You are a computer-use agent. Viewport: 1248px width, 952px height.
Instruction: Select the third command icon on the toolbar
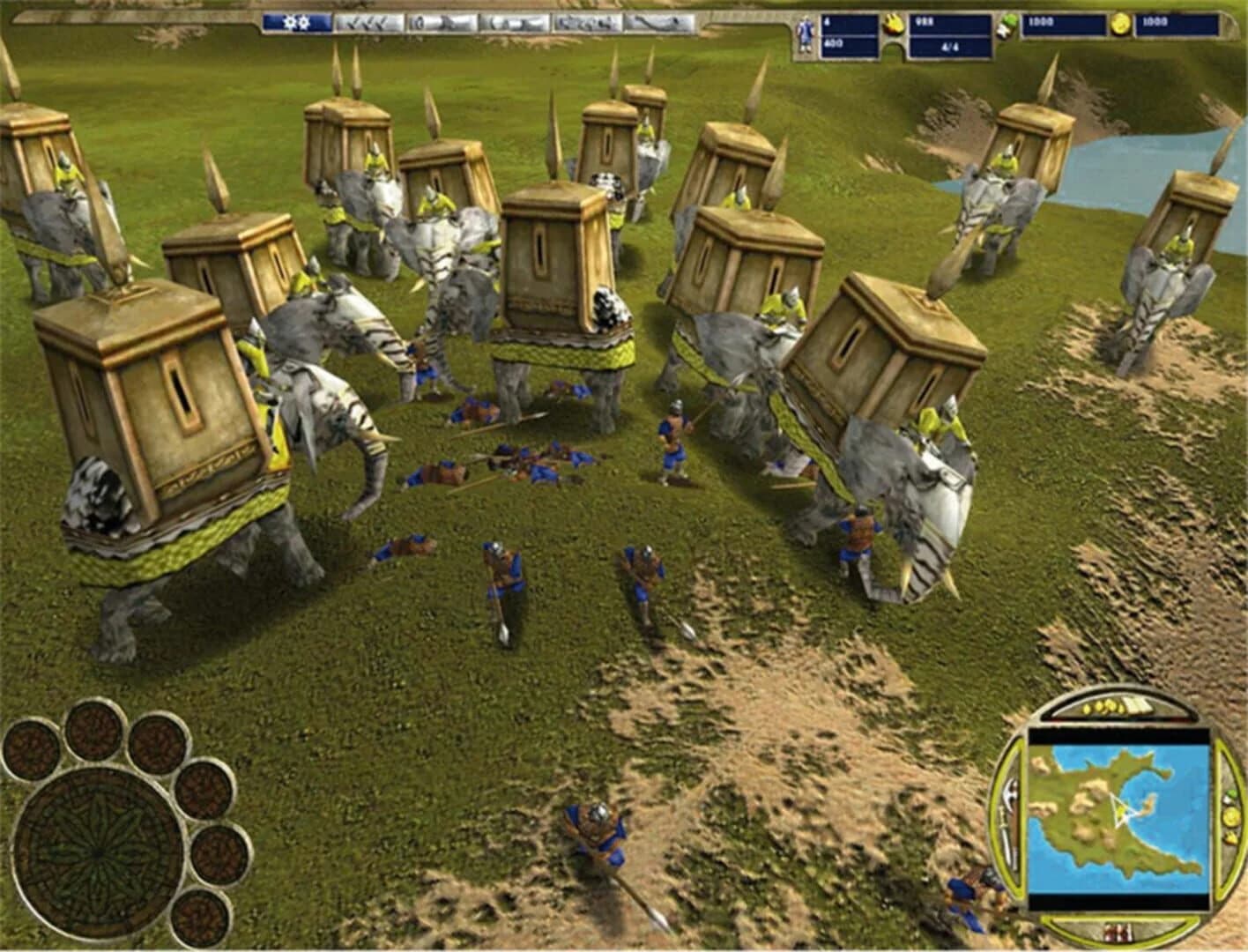pos(516,23)
